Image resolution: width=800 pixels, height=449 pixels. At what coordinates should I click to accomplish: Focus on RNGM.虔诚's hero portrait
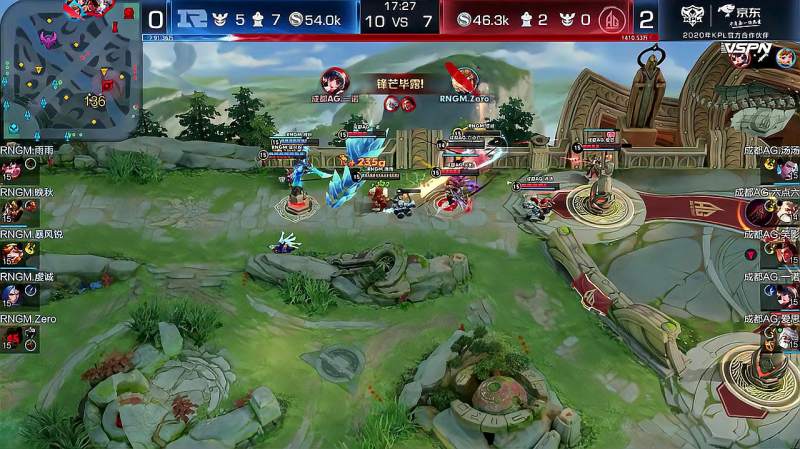point(12,295)
